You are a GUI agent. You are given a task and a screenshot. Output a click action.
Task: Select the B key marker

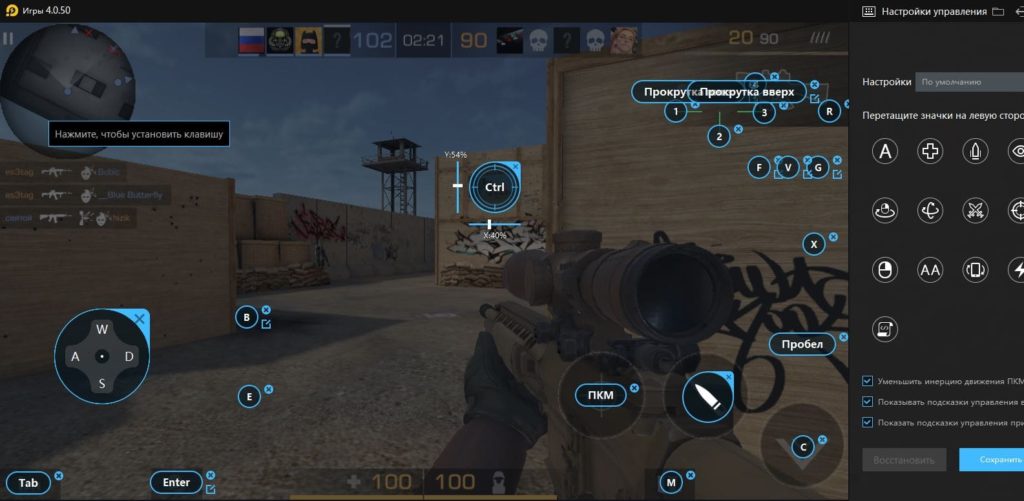[x=246, y=318]
